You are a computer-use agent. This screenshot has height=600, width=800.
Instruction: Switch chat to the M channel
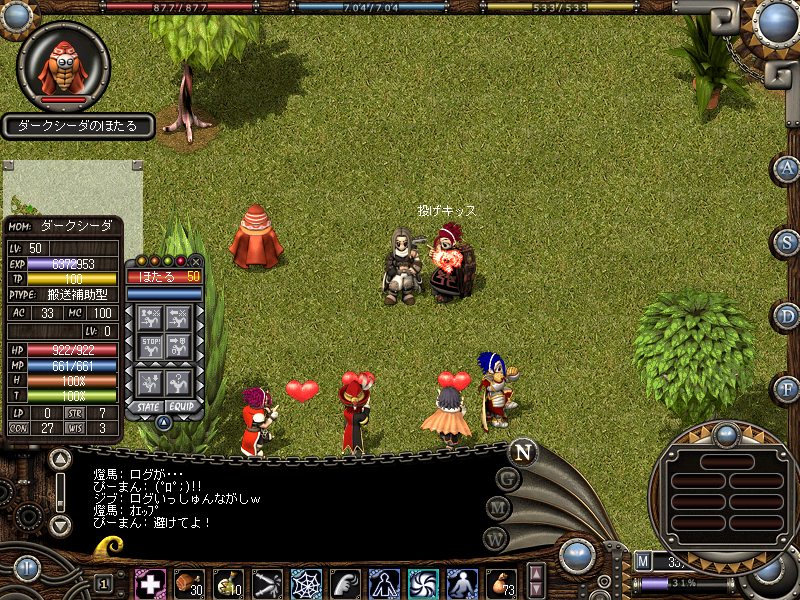(497, 509)
